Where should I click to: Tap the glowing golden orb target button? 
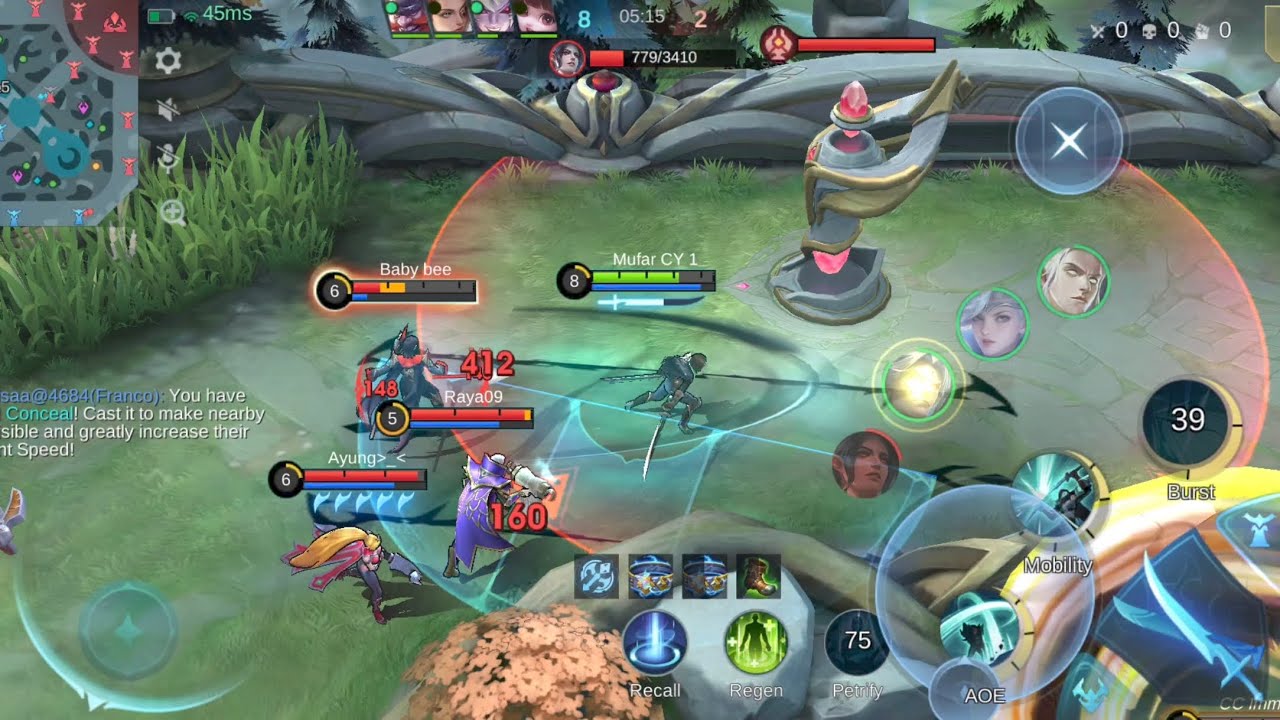tap(918, 384)
